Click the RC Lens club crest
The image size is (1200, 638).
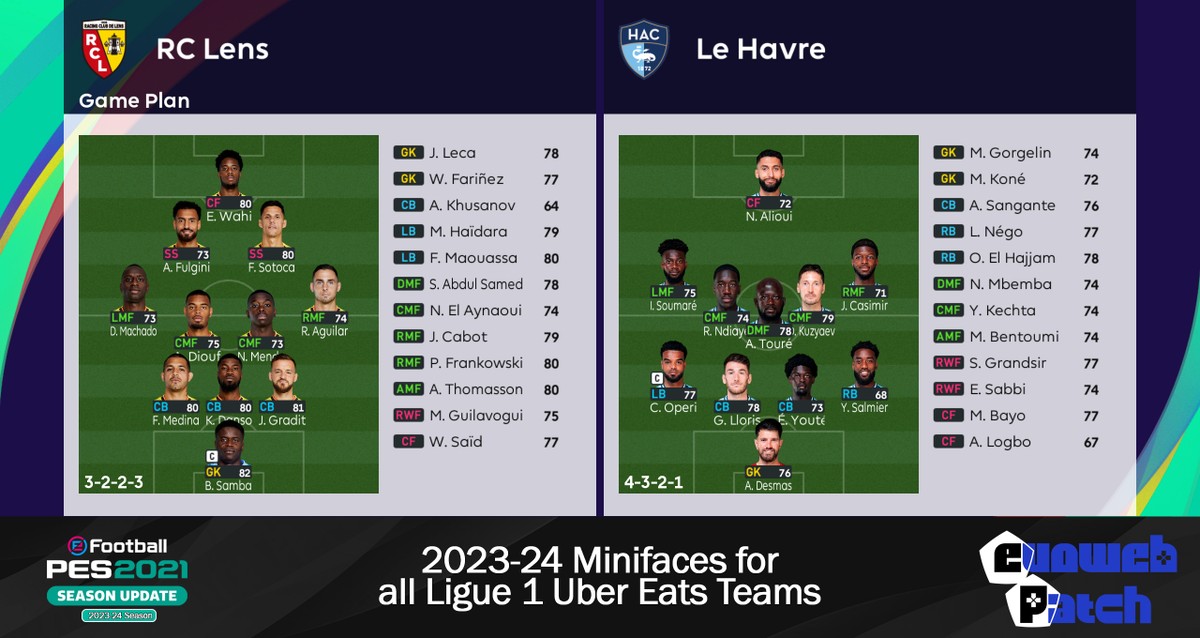pos(104,49)
